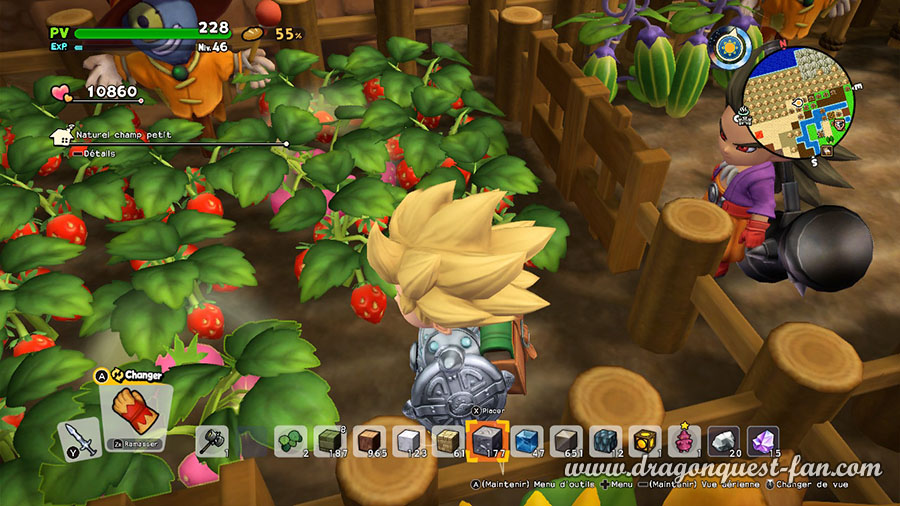Pick the pink star-topped item slot
The height and width of the screenshot is (506, 900).
tap(685, 441)
